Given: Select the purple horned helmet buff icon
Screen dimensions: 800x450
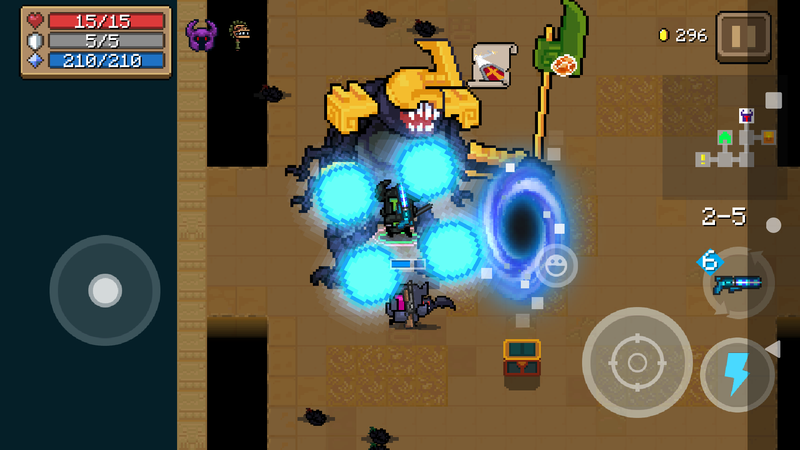Looking at the screenshot, I should pos(200,35).
